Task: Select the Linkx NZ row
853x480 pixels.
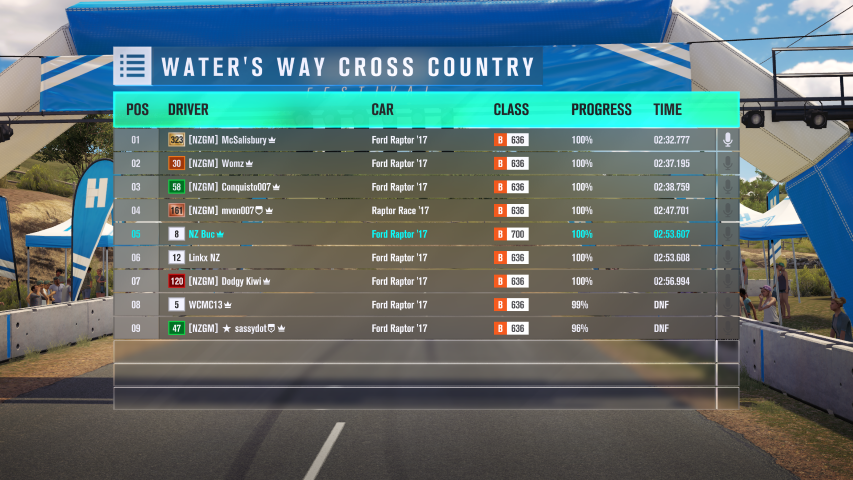Action: (x=415, y=258)
